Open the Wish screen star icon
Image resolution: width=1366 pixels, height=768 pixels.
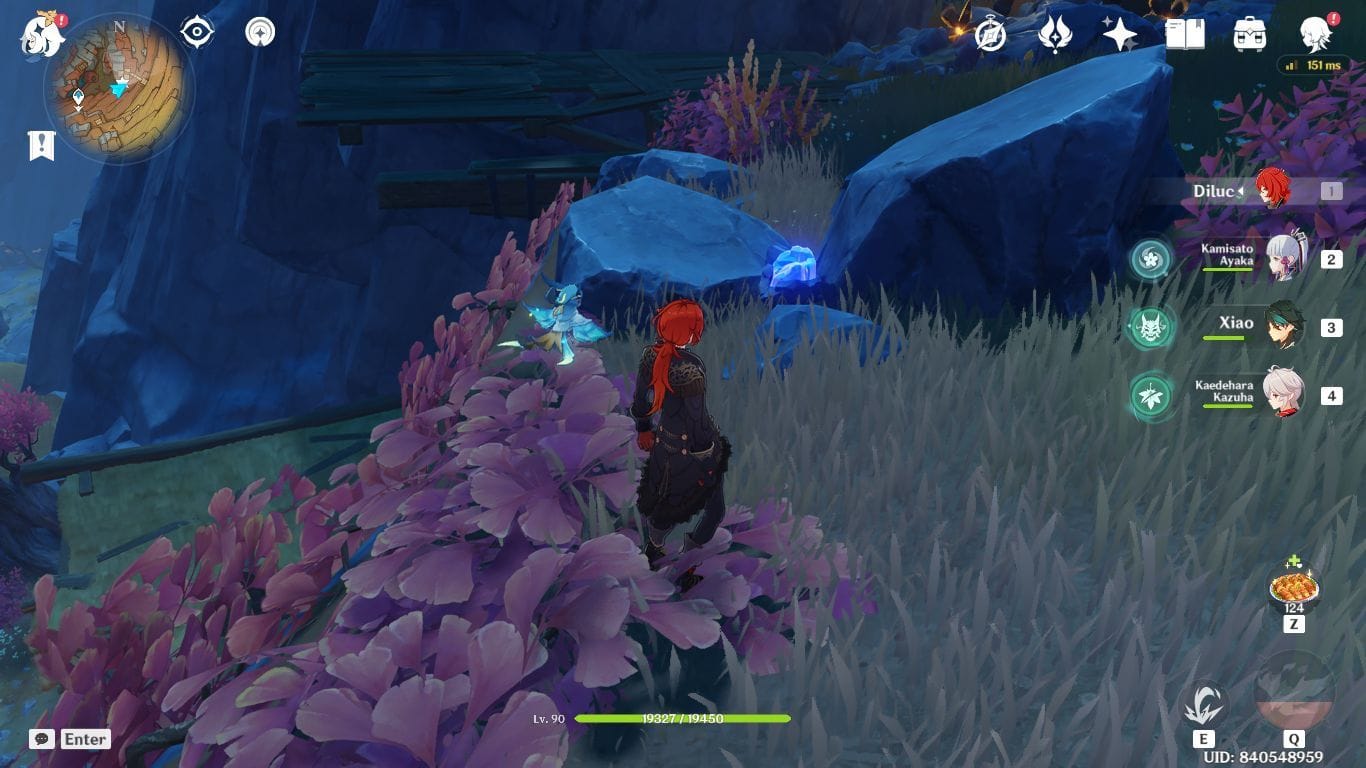[1119, 33]
